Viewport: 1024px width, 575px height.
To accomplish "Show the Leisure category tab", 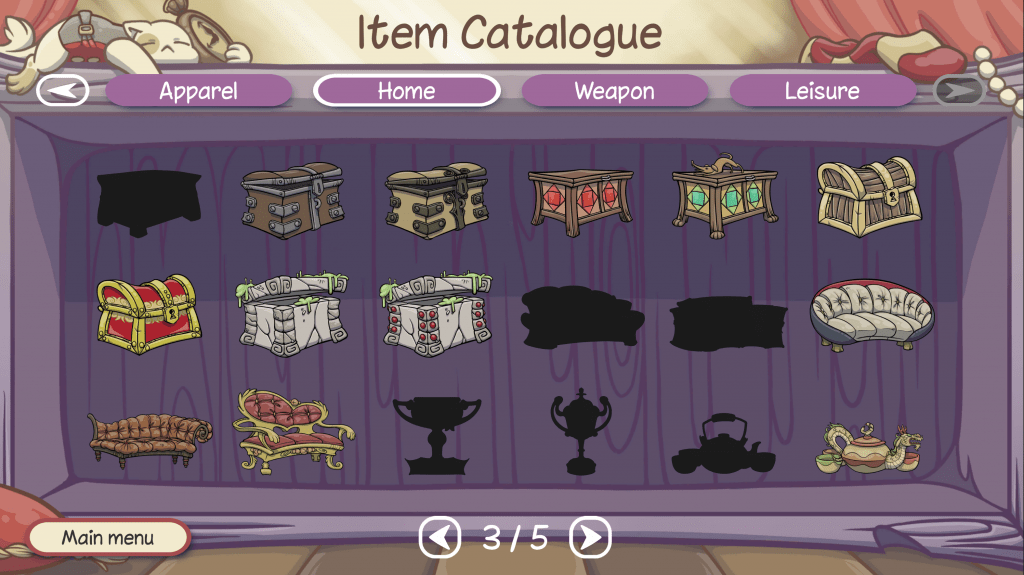I will pos(822,91).
